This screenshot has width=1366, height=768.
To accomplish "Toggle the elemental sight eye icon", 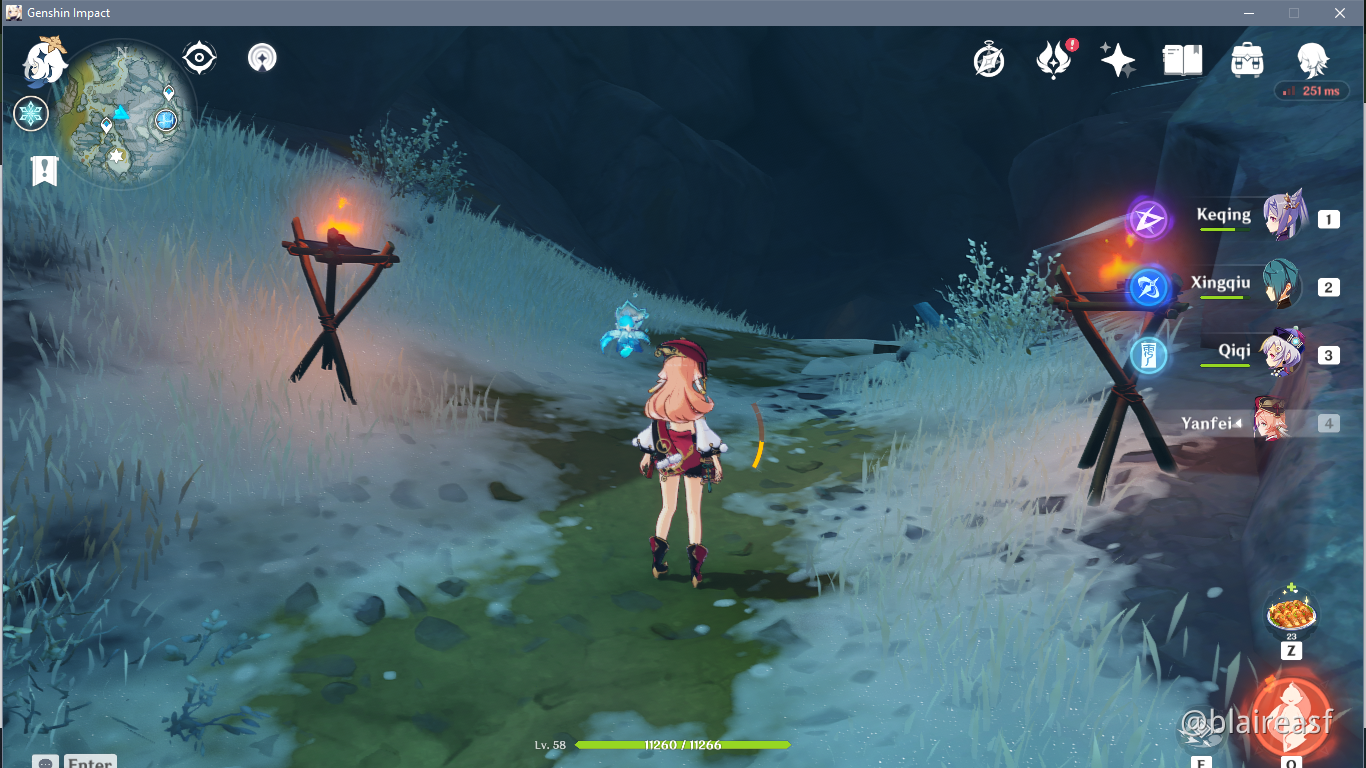I will [199, 58].
